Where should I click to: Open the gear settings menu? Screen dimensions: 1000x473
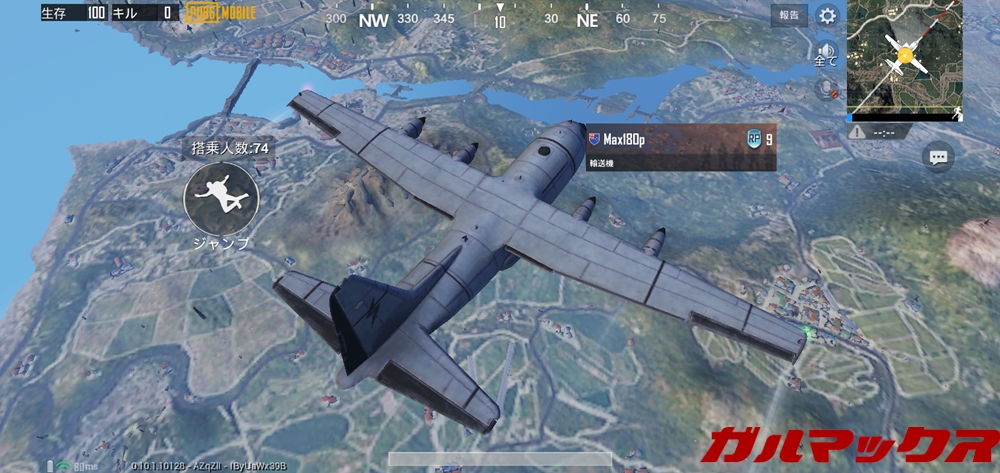(x=827, y=15)
